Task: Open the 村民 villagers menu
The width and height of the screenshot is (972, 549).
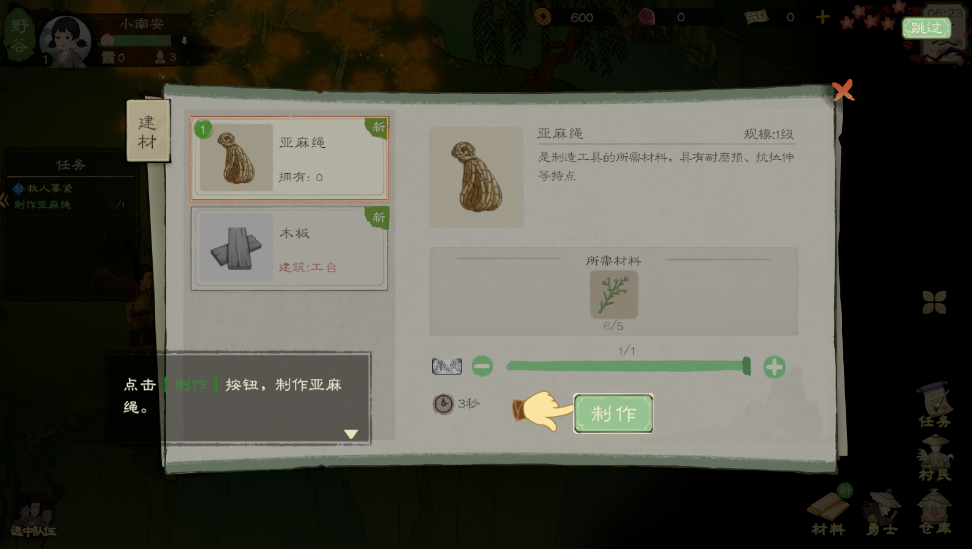Action: click(935, 458)
